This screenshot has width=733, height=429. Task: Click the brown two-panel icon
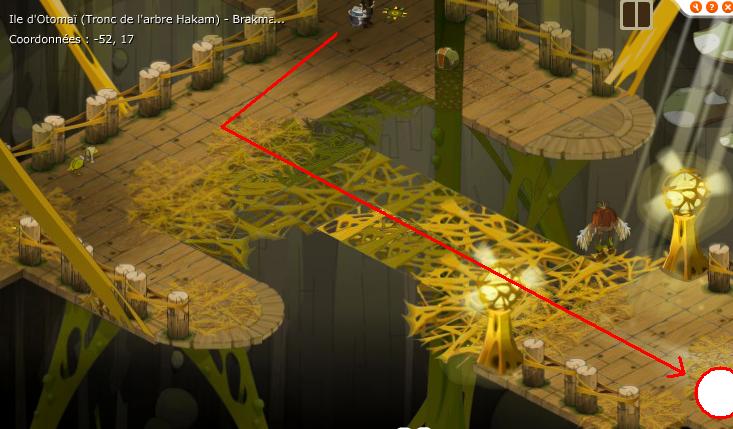(636, 14)
